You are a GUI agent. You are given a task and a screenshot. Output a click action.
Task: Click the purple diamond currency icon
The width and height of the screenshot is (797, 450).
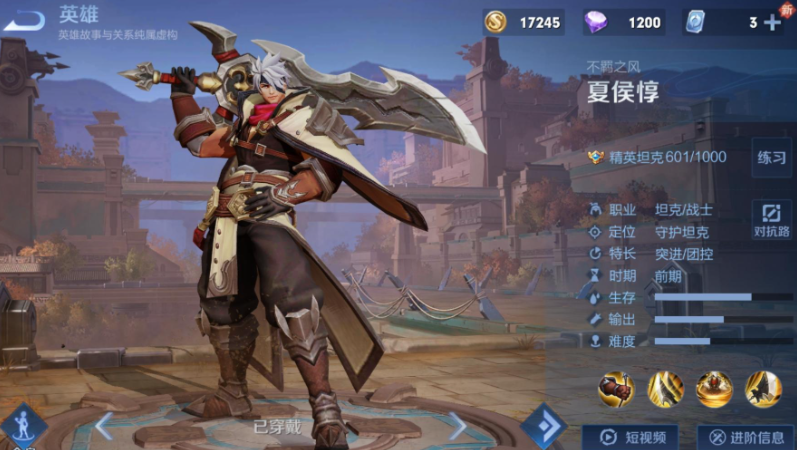point(596,22)
